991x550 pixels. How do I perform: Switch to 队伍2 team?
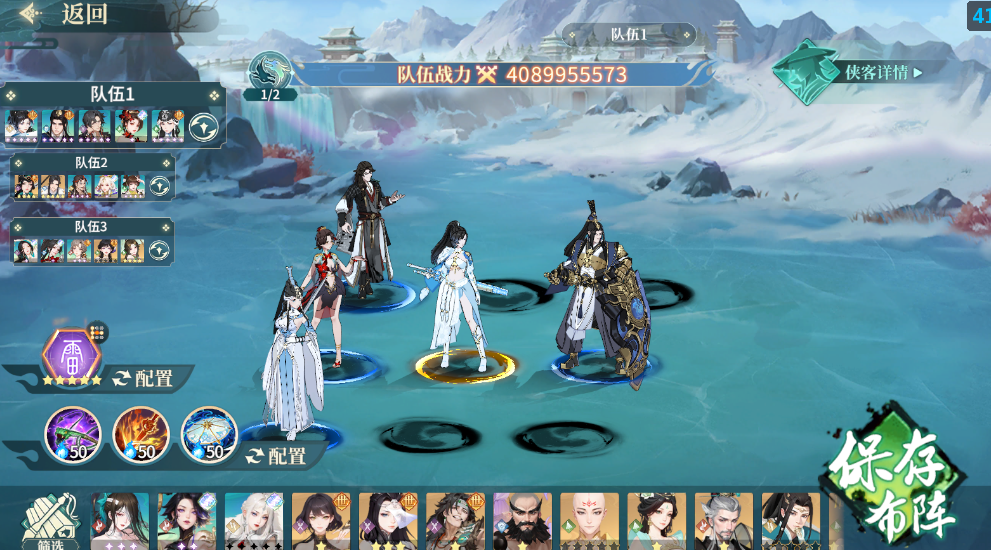point(91,162)
